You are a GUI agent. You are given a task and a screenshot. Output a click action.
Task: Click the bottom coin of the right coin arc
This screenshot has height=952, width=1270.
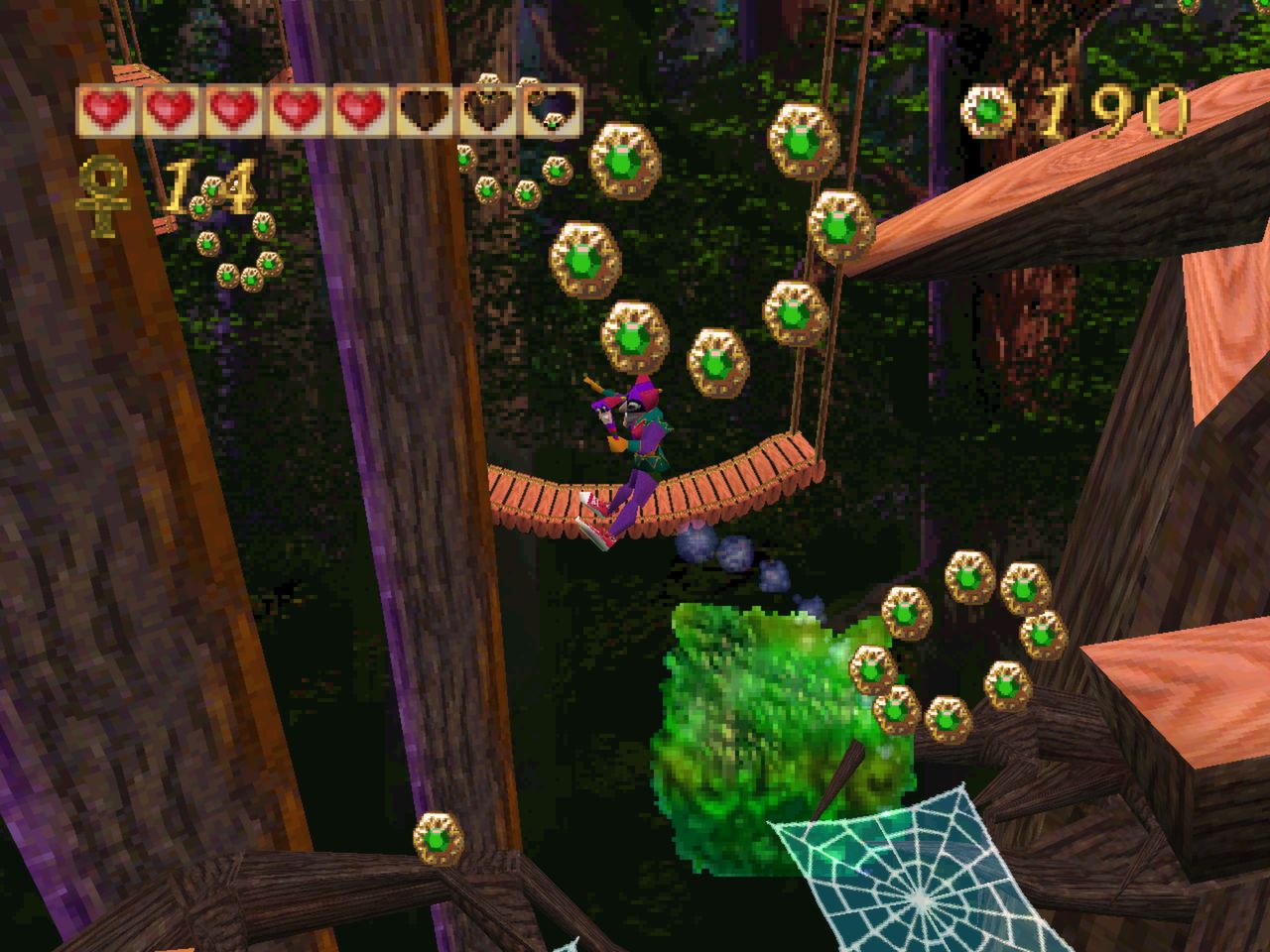[948, 722]
